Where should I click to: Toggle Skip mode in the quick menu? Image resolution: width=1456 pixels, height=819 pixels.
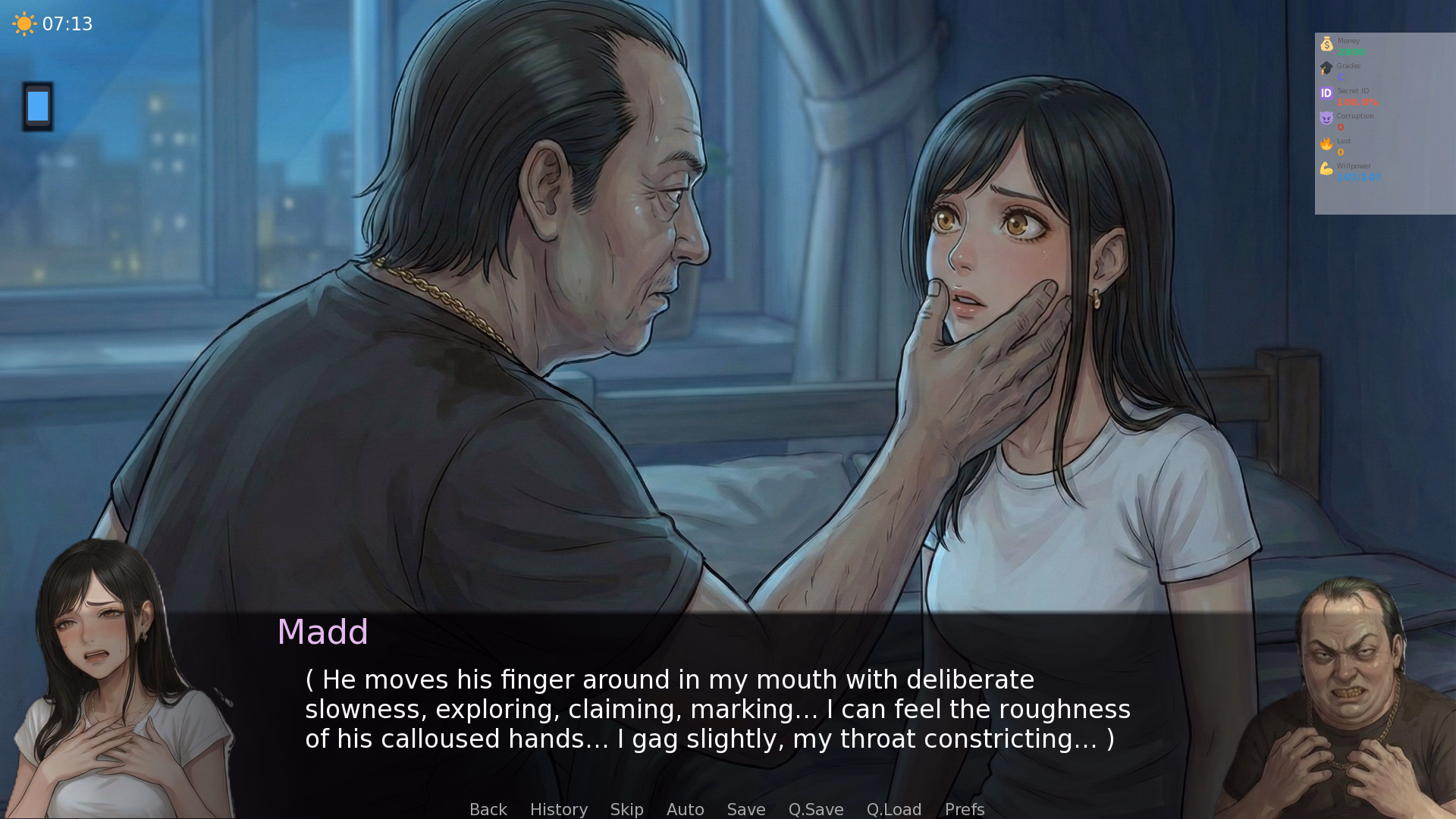(x=626, y=809)
